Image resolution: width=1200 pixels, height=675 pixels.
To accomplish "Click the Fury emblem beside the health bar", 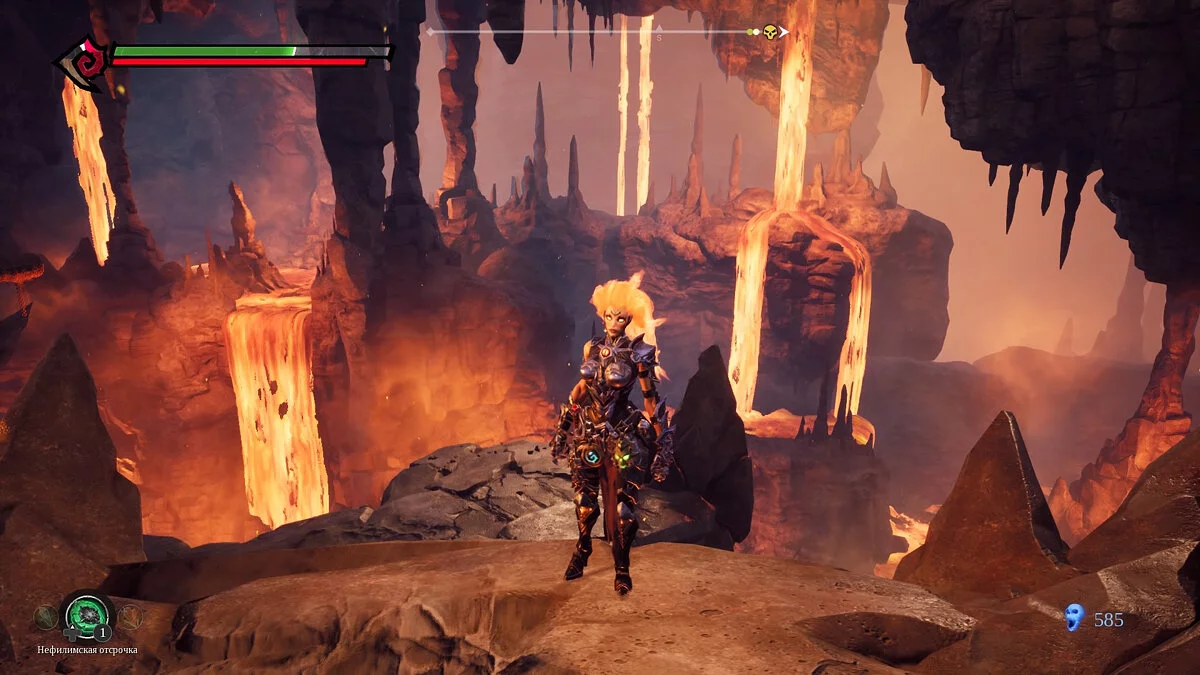I will tap(84, 62).
